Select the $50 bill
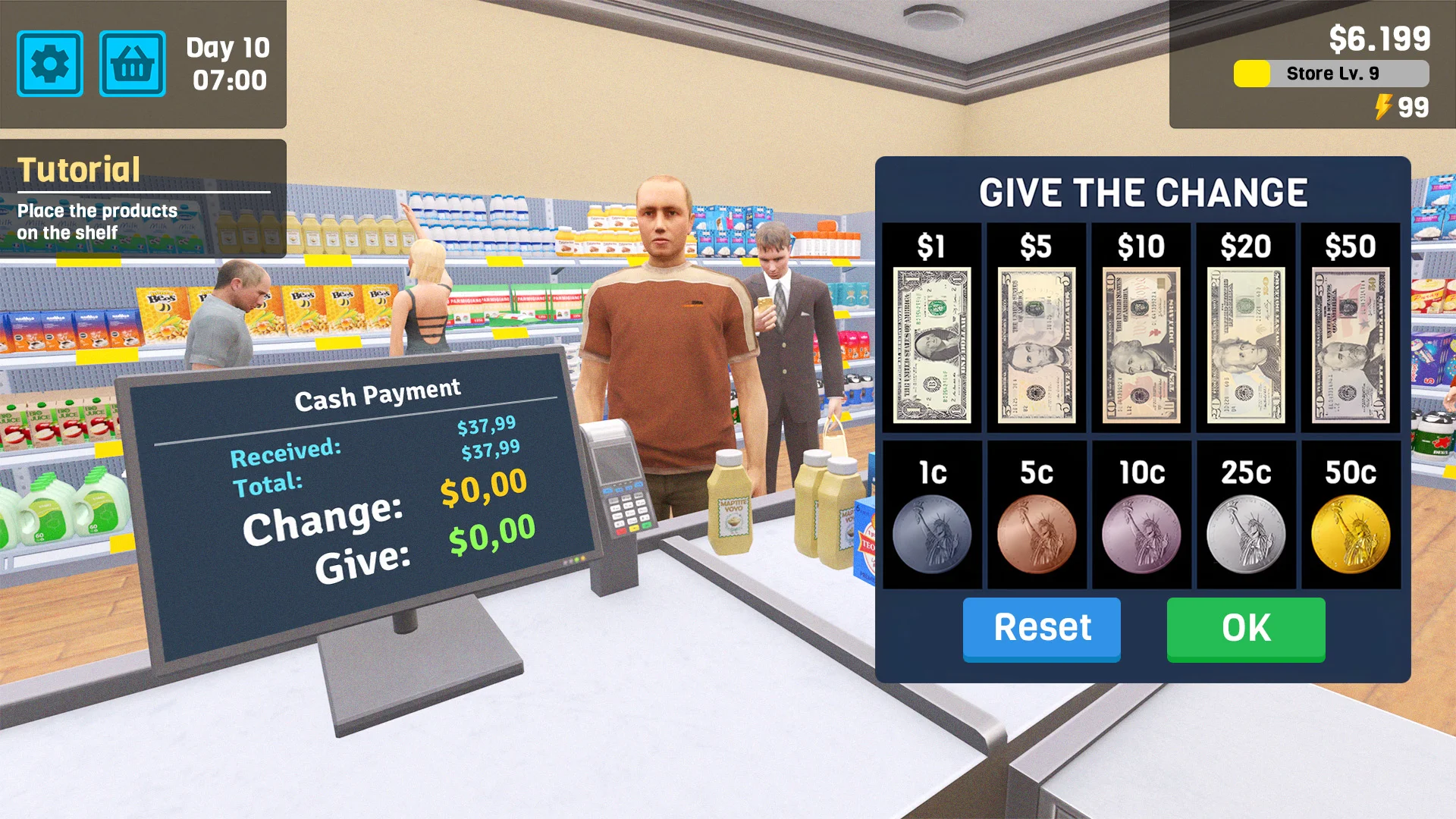This screenshot has height=819, width=1456. click(1349, 341)
